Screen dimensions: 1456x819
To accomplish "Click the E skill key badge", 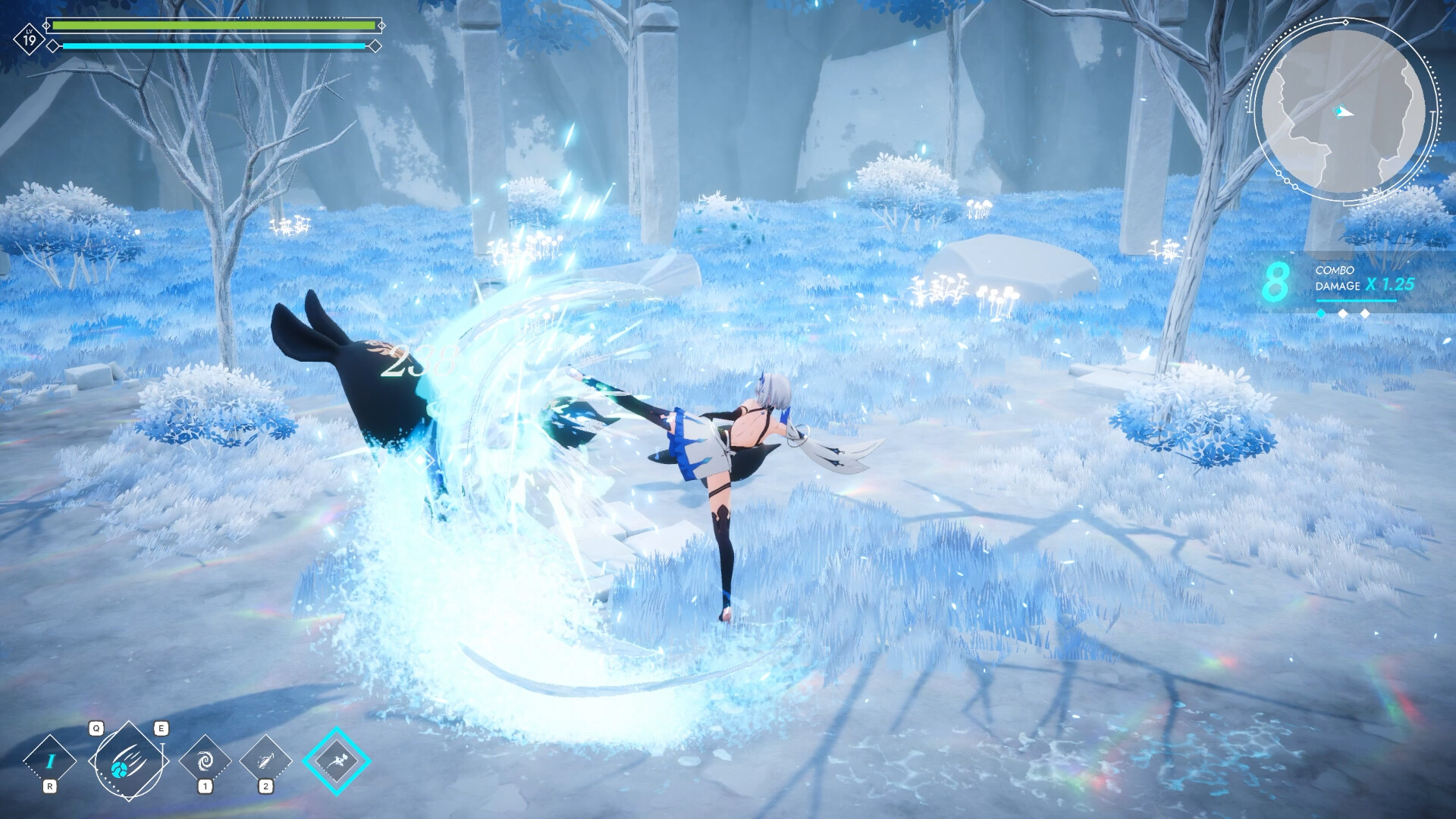I will [162, 729].
